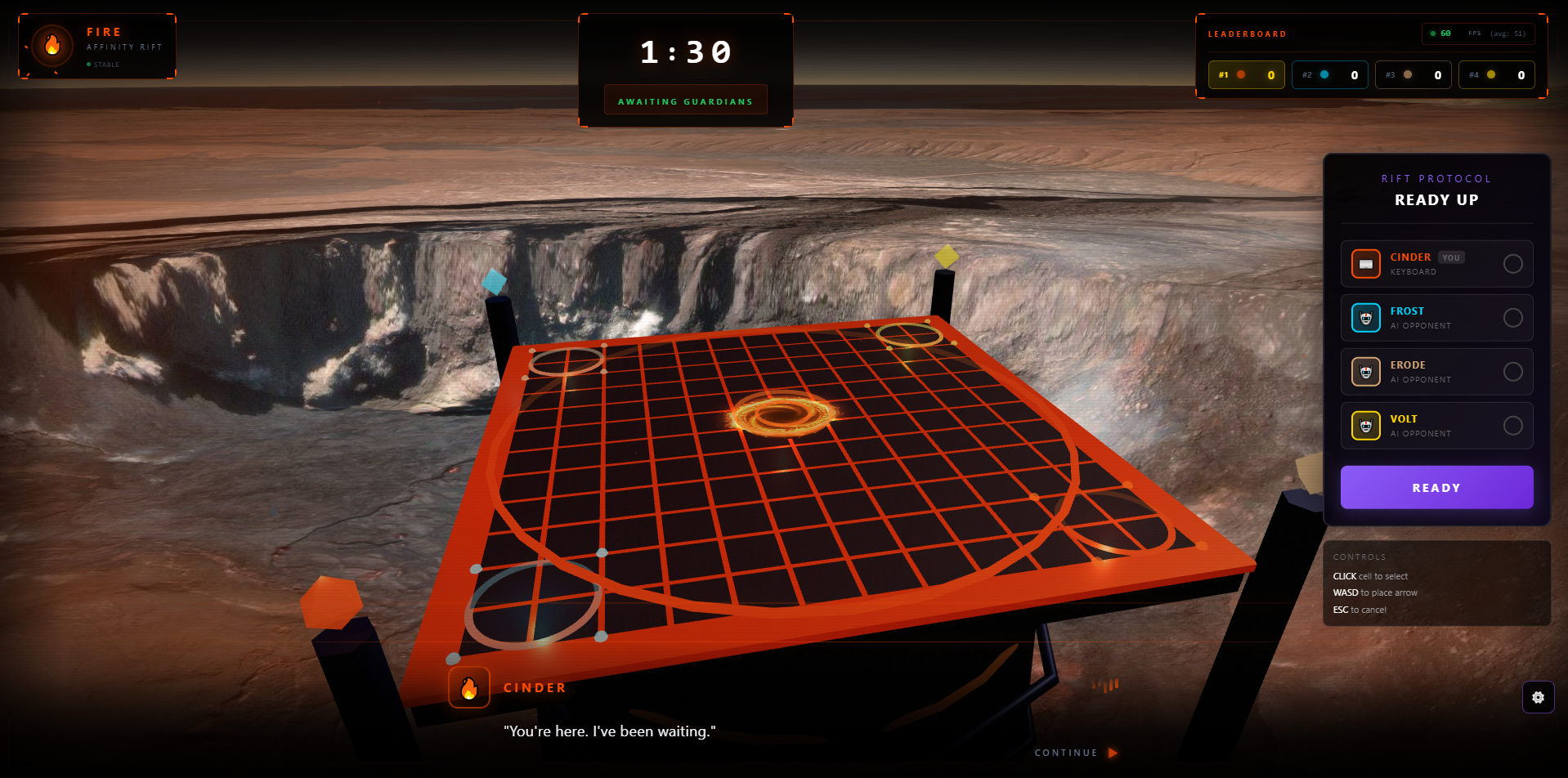The height and width of the screenshot is (778, 1568).
Task: Open the settings gear
Action: (x=1539, y=697)
